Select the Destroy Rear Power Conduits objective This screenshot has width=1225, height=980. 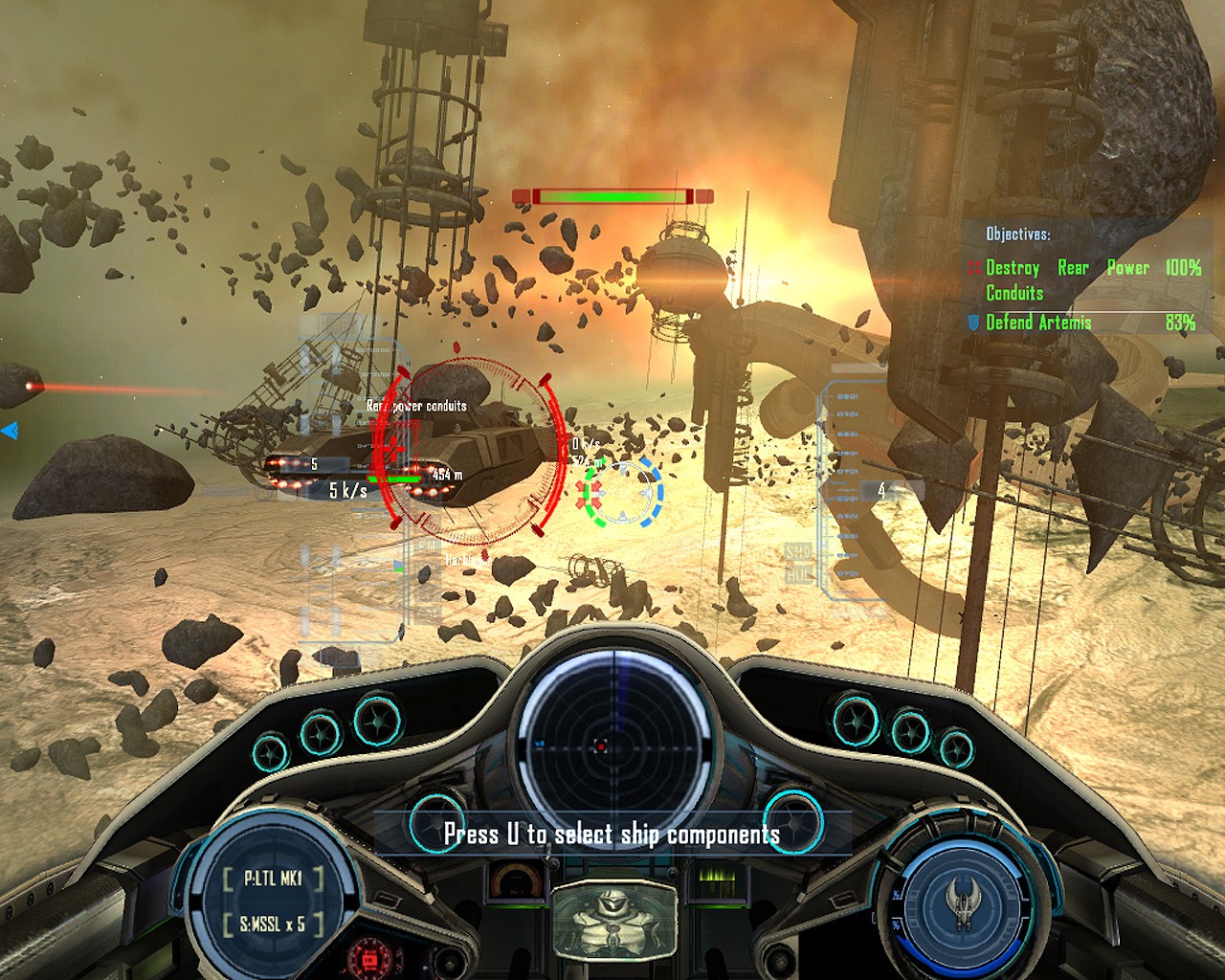1081,279
